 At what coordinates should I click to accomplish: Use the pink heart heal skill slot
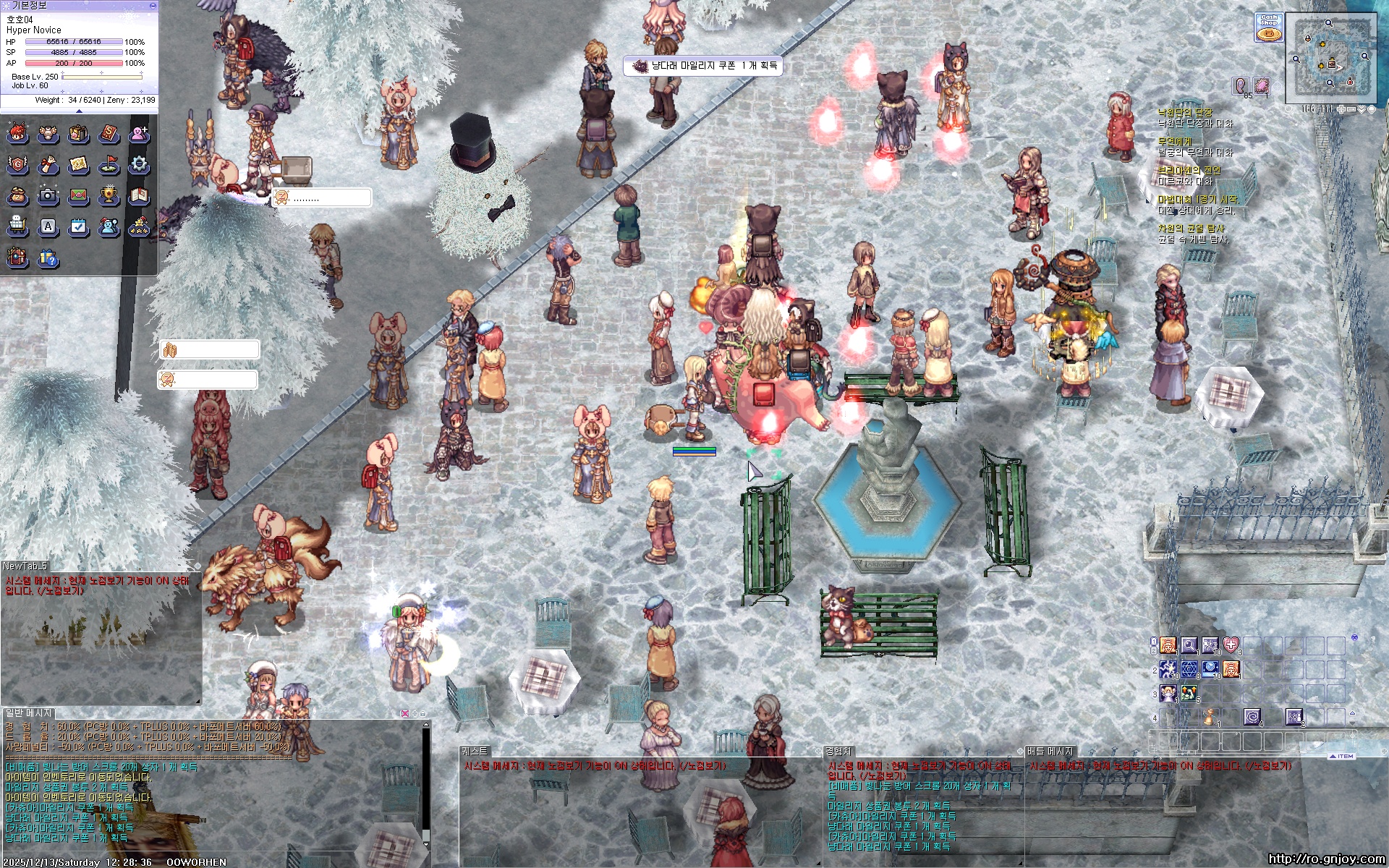[1231, 645]
